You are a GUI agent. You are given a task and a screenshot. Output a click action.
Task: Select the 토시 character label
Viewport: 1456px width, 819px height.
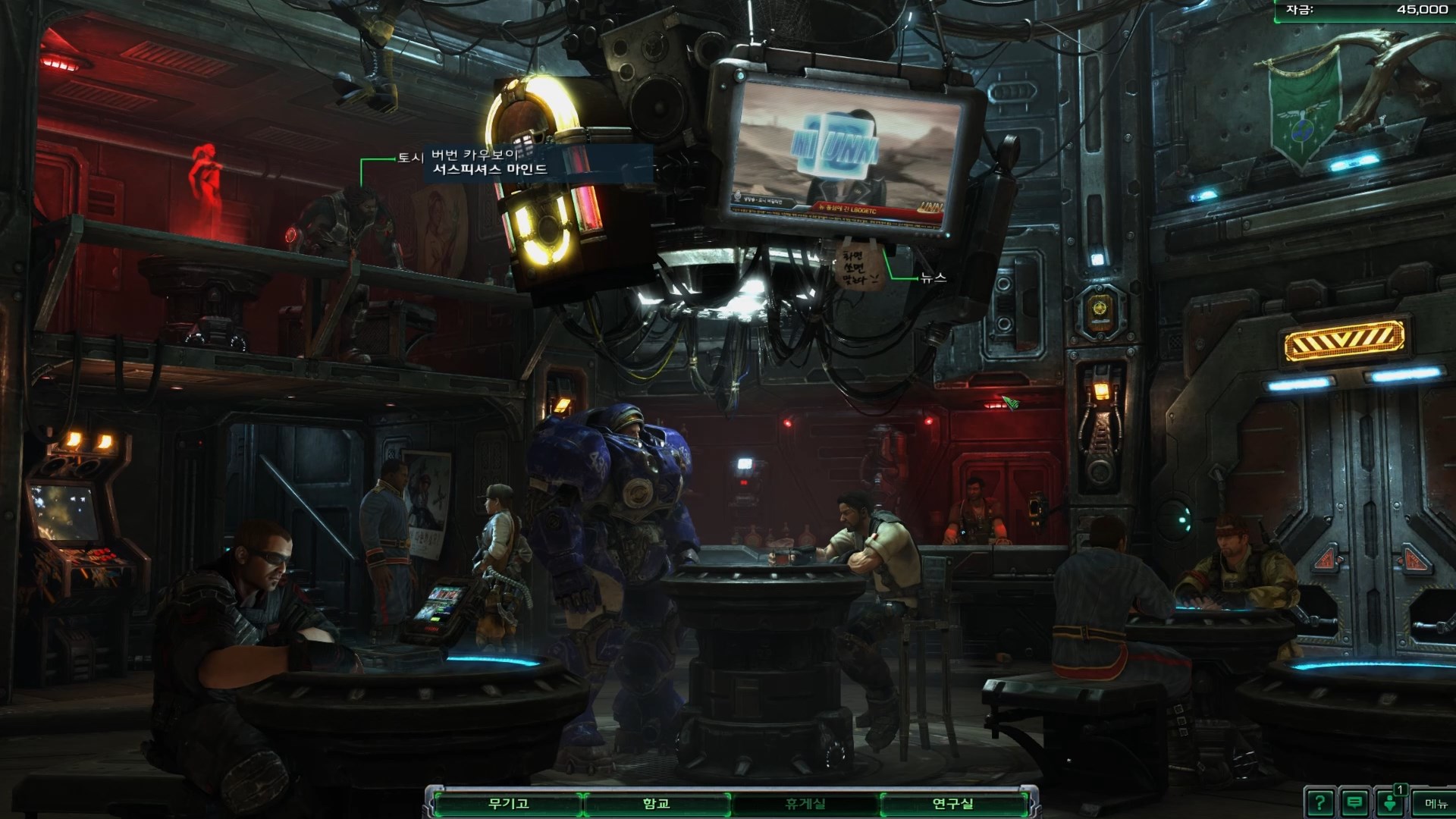[410, 158]
